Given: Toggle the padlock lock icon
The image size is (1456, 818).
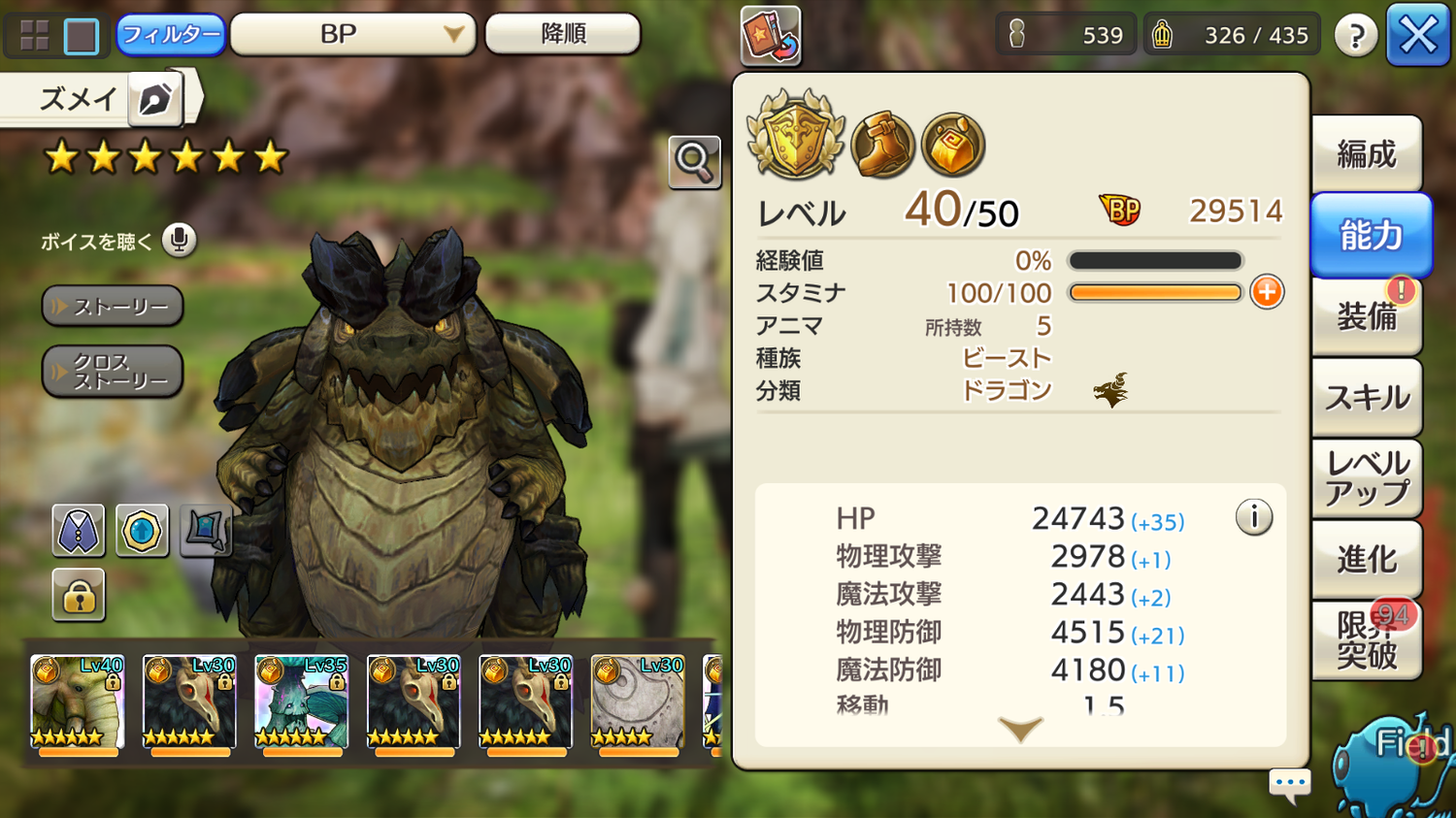Looking at the screenshot, I should tap(79, 595).
